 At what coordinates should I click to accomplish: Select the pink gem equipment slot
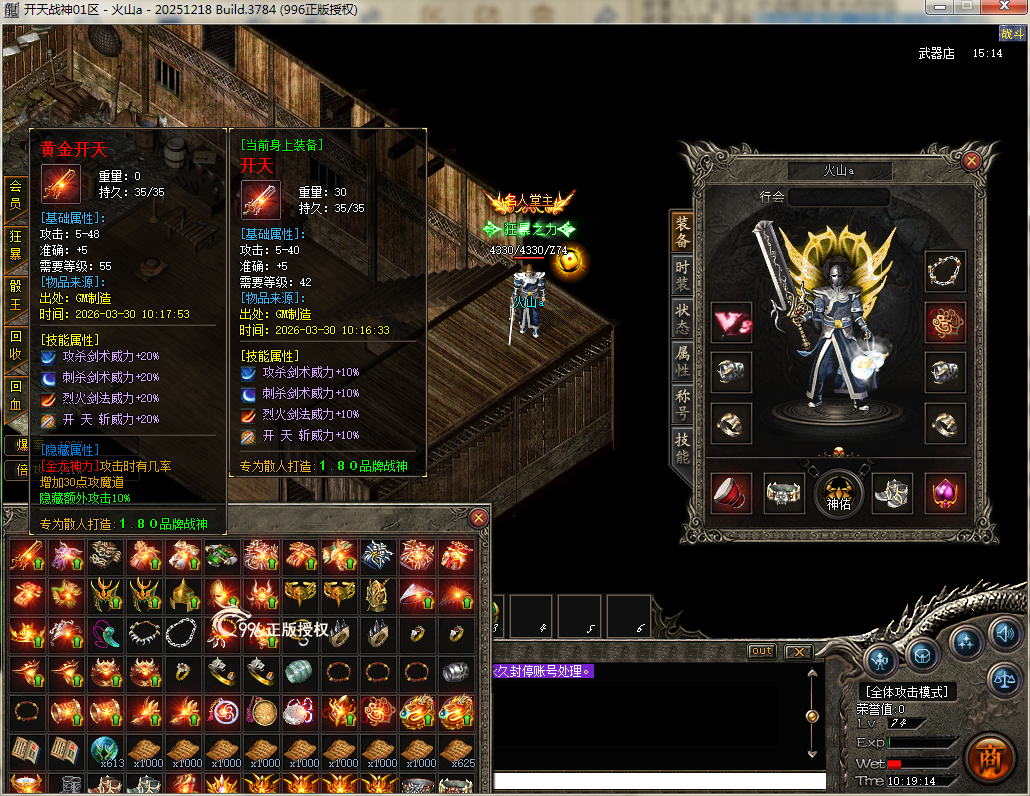pos(944,493)
